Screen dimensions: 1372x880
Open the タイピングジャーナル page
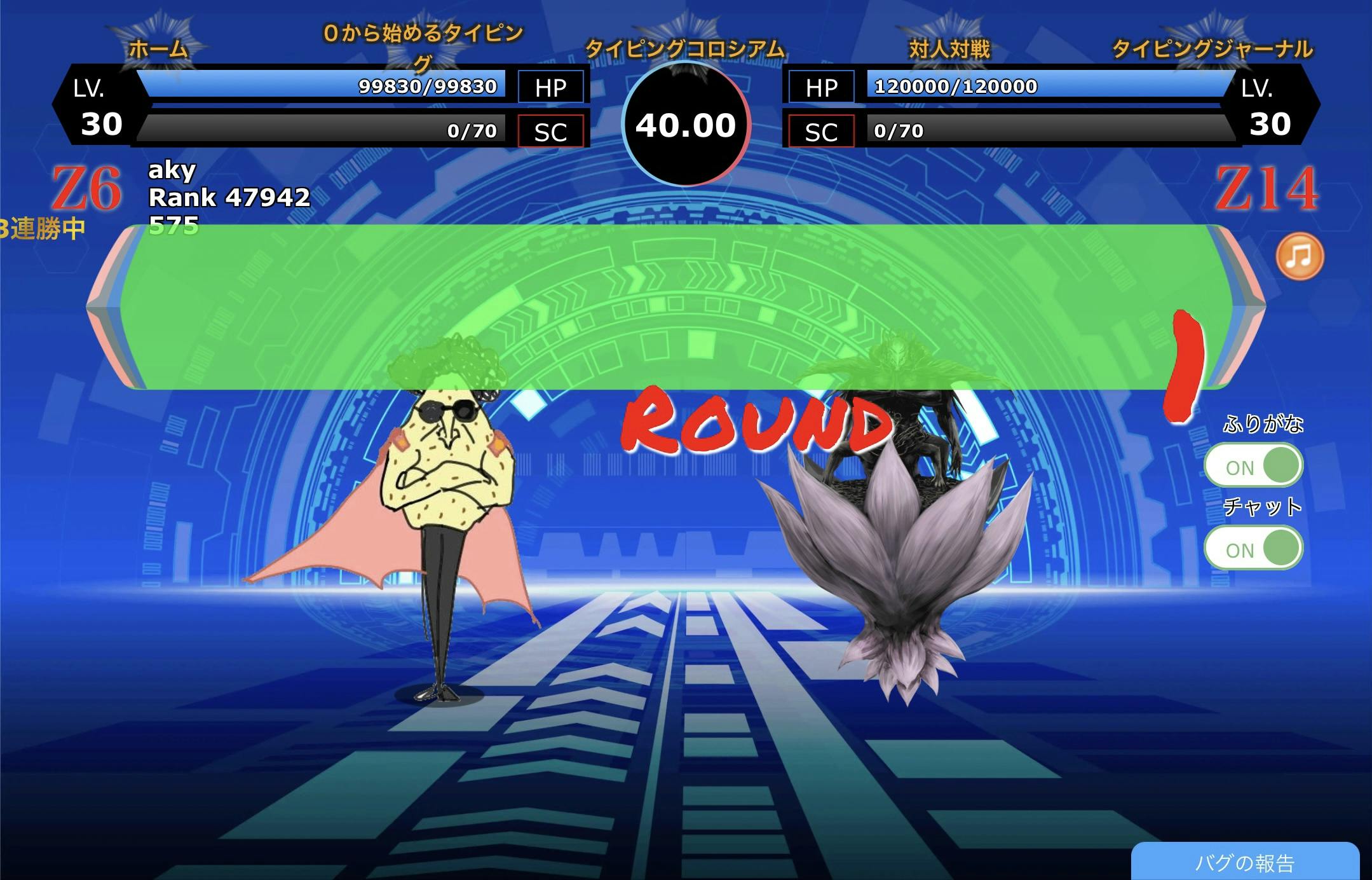[1212, 49]
